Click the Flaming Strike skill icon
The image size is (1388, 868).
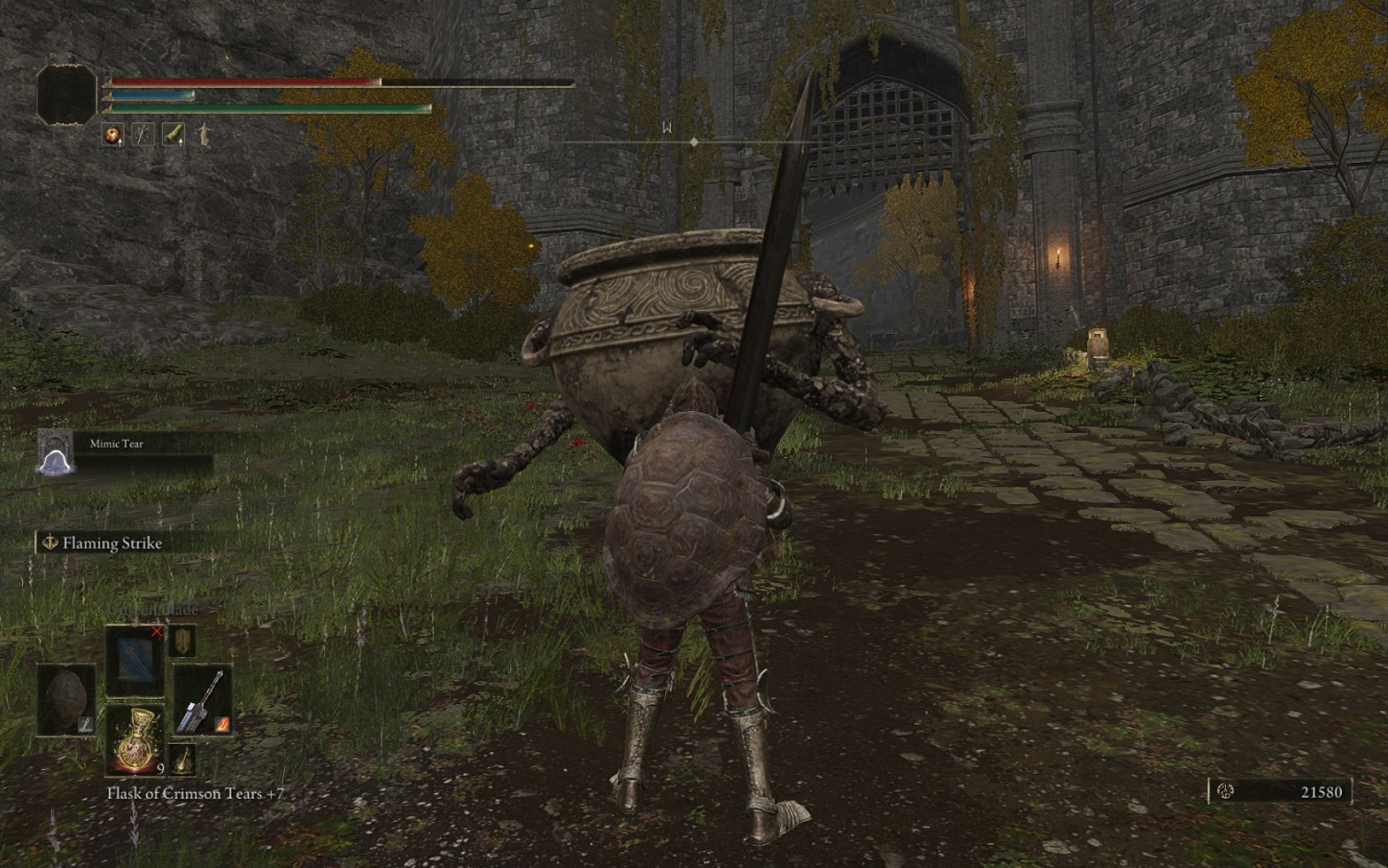click(51, 543)
